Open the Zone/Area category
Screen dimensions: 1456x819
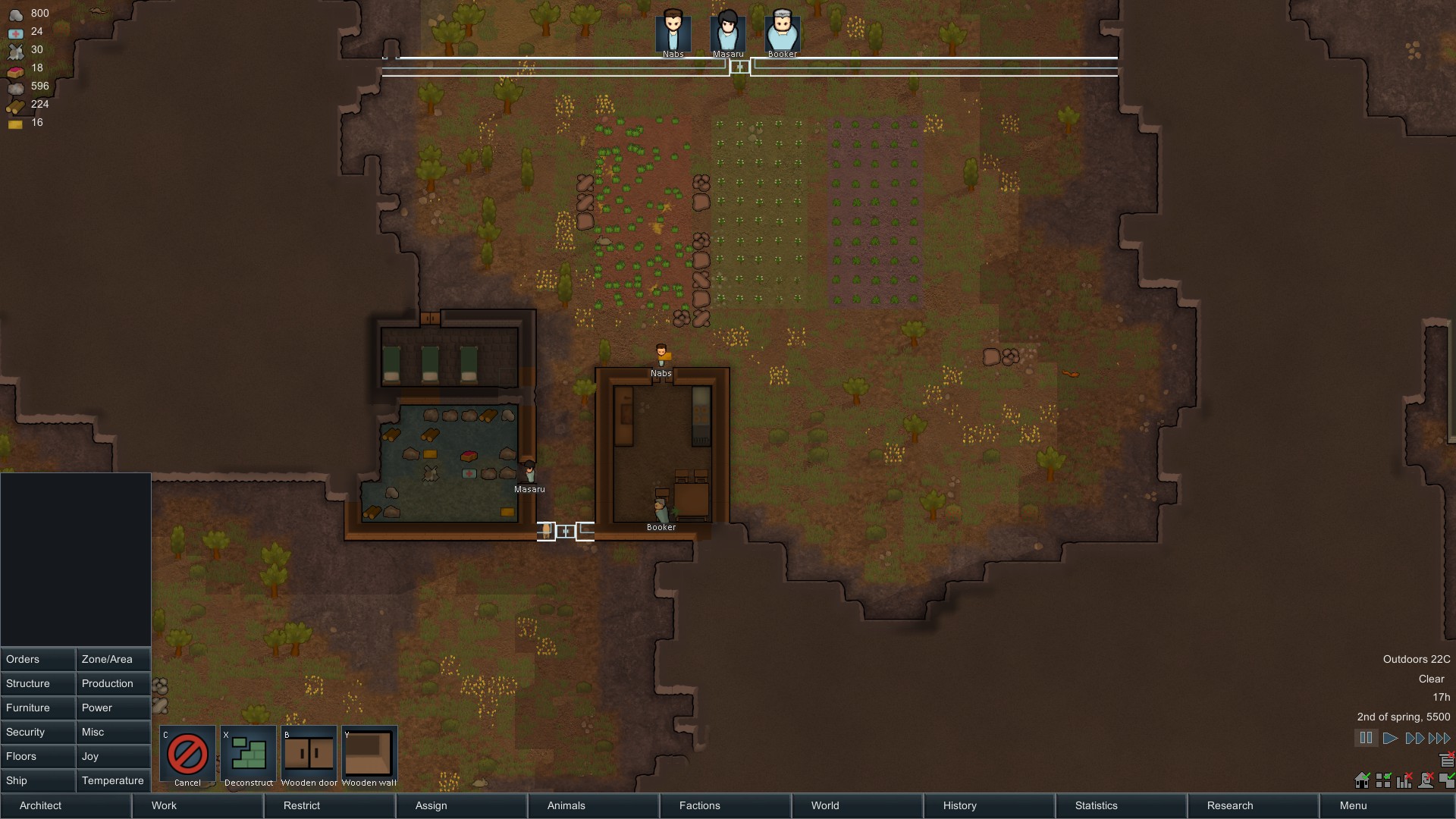pos(113,659)
